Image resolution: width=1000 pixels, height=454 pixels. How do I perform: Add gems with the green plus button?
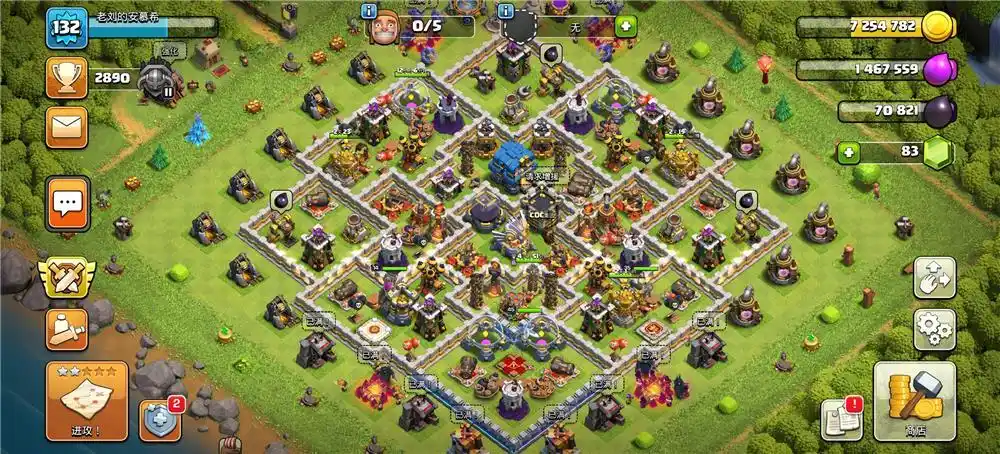click(x=850, y=152)
